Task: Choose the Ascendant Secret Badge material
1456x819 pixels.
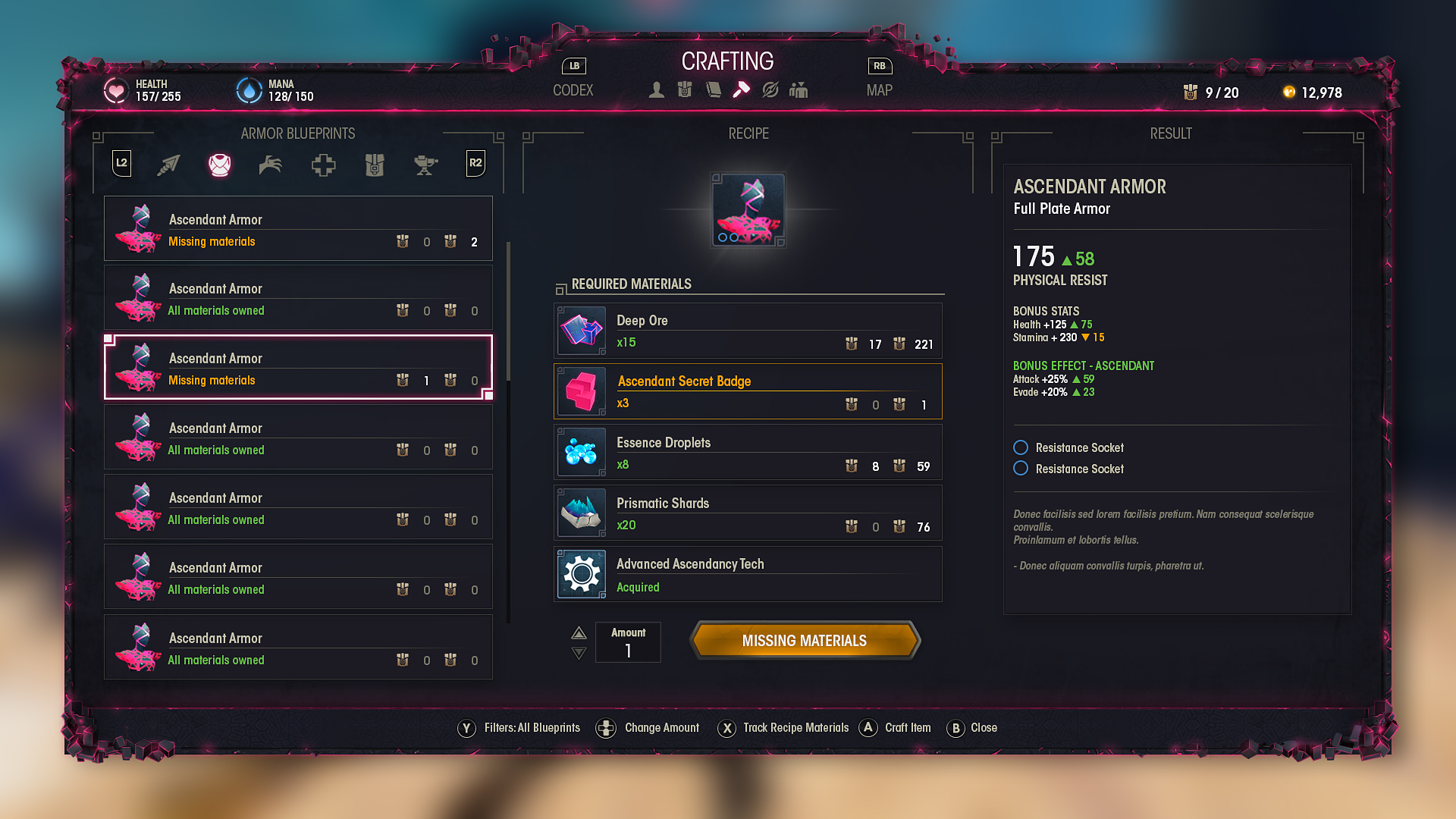Action: 748,392
